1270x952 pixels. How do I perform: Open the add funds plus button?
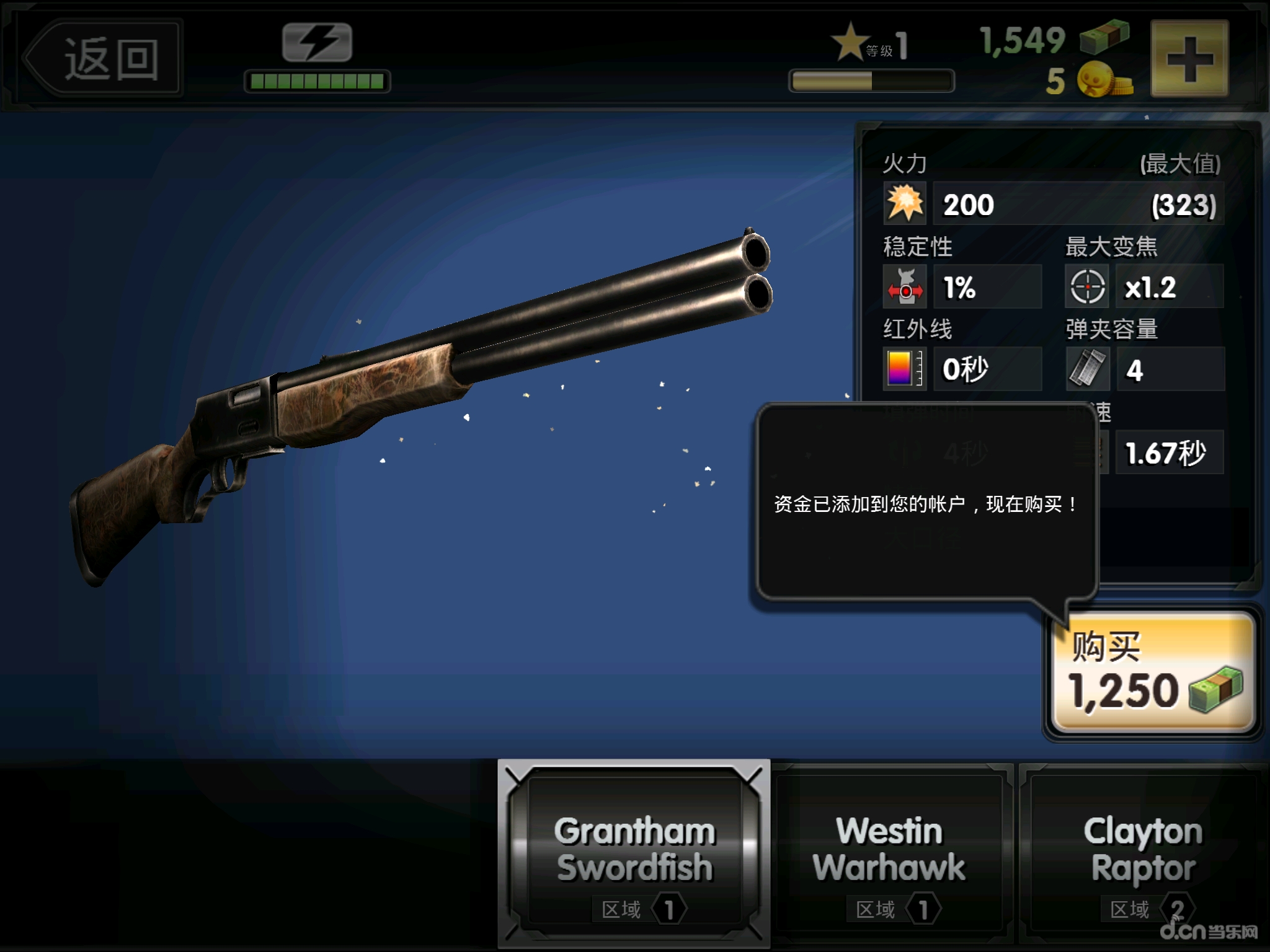1189,59
